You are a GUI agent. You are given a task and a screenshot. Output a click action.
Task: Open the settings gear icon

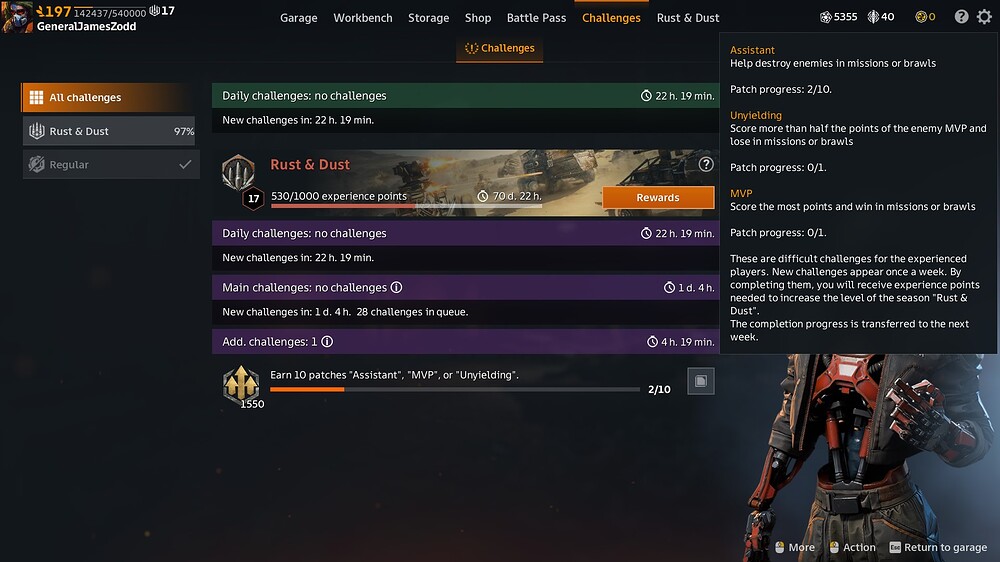click(984, 17)
